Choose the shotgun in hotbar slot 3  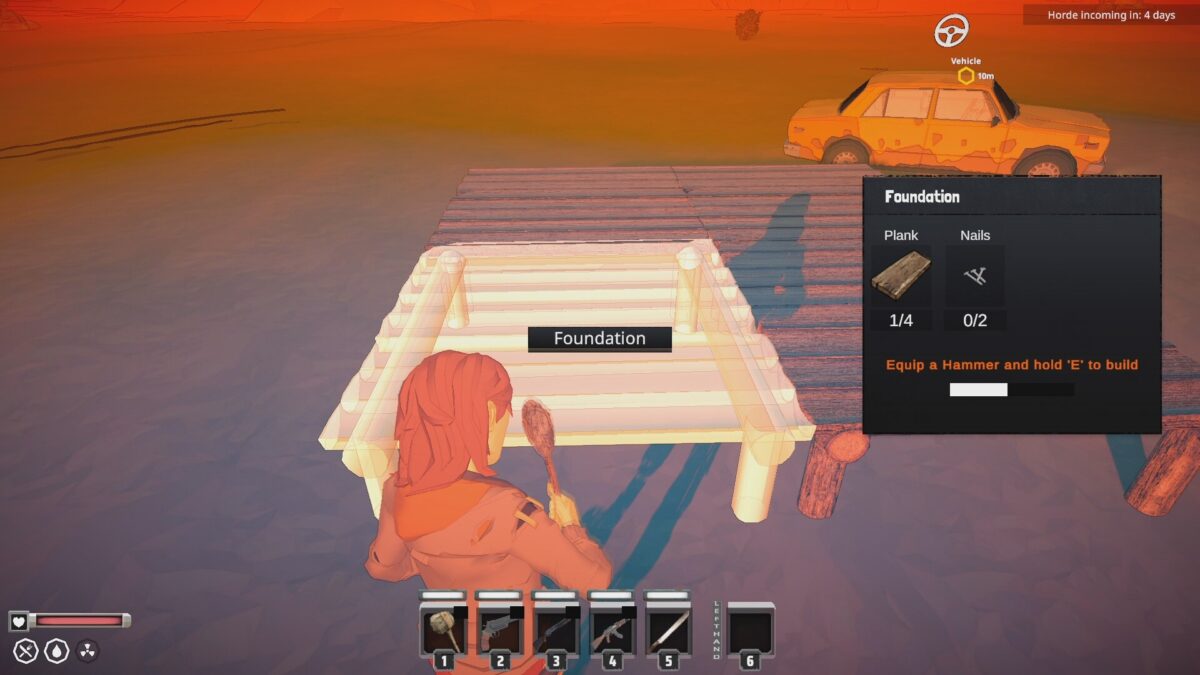[x=554, y=631]
